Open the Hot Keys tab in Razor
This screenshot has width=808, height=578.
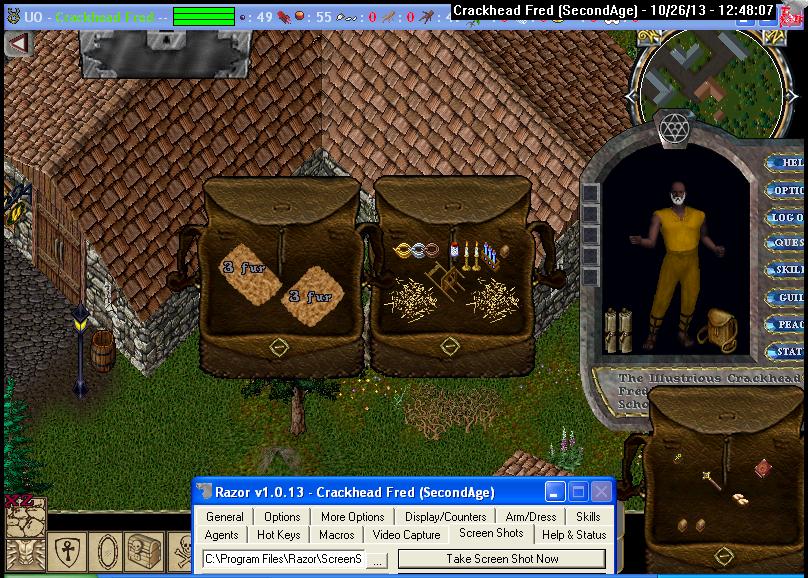[278, 535]
